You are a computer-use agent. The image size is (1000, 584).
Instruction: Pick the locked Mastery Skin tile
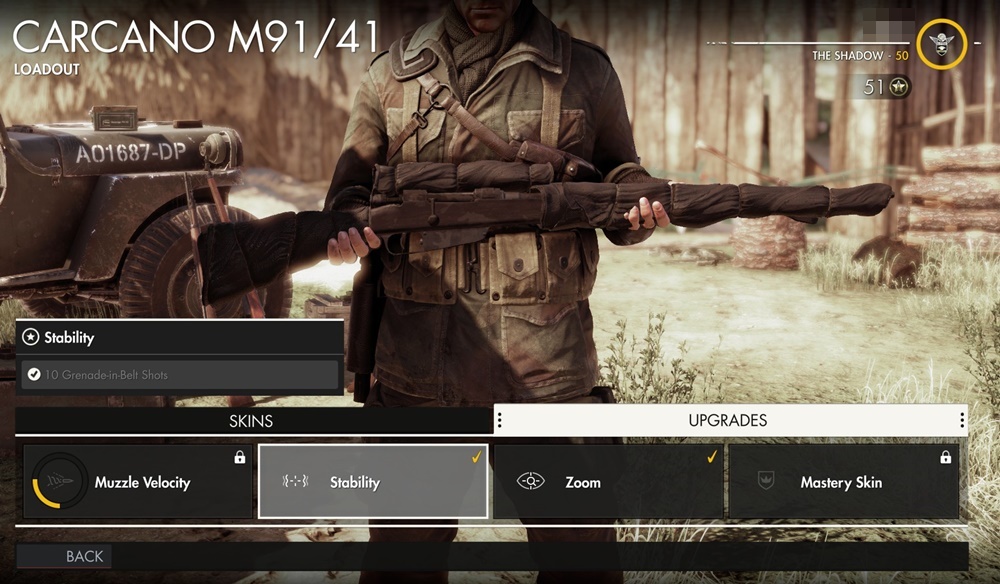843,482
